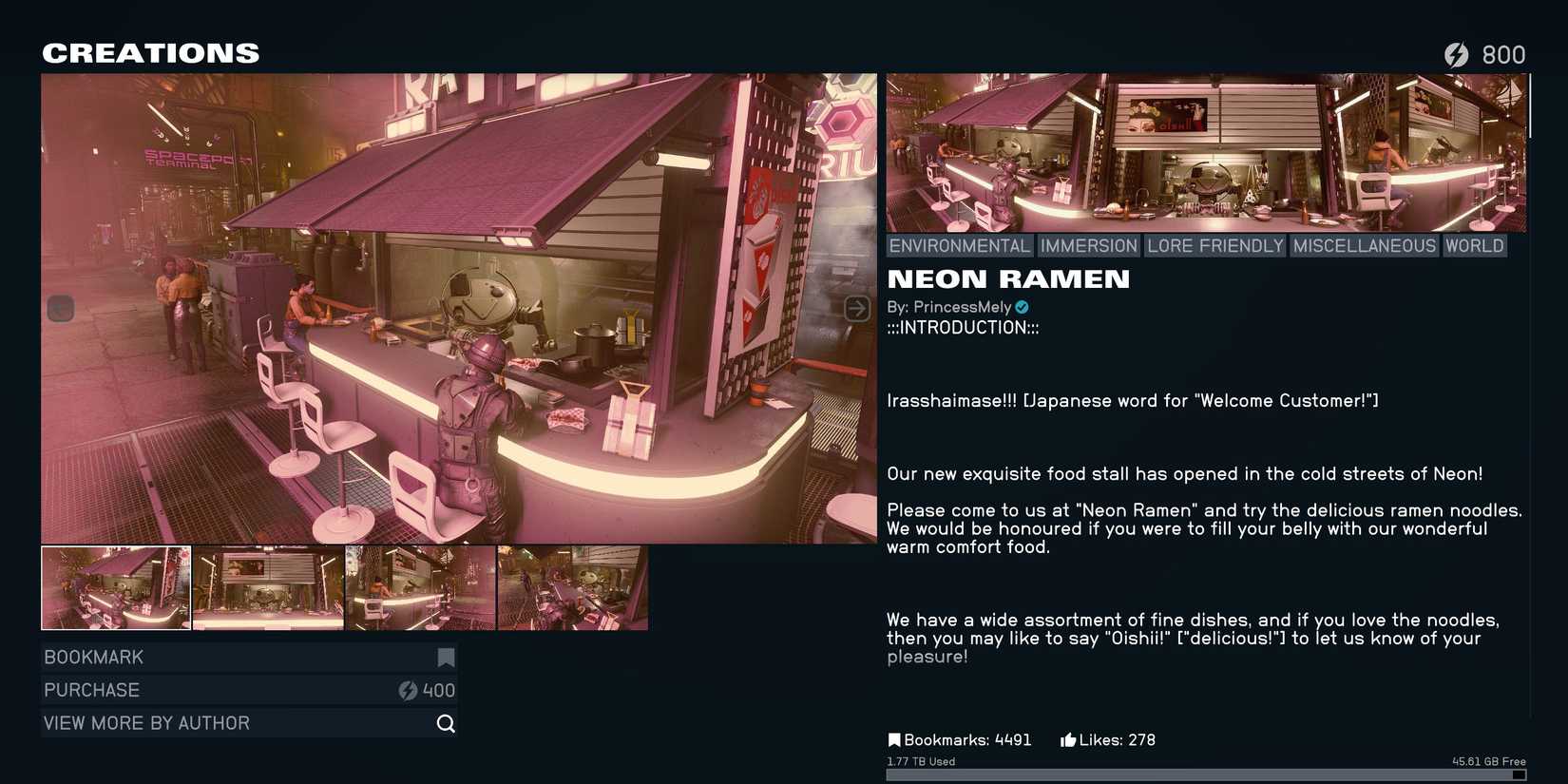Open VIEW MORE BY AUTHOR
1568x784 pixels.
pyautogui.click(x=190, y=723)
